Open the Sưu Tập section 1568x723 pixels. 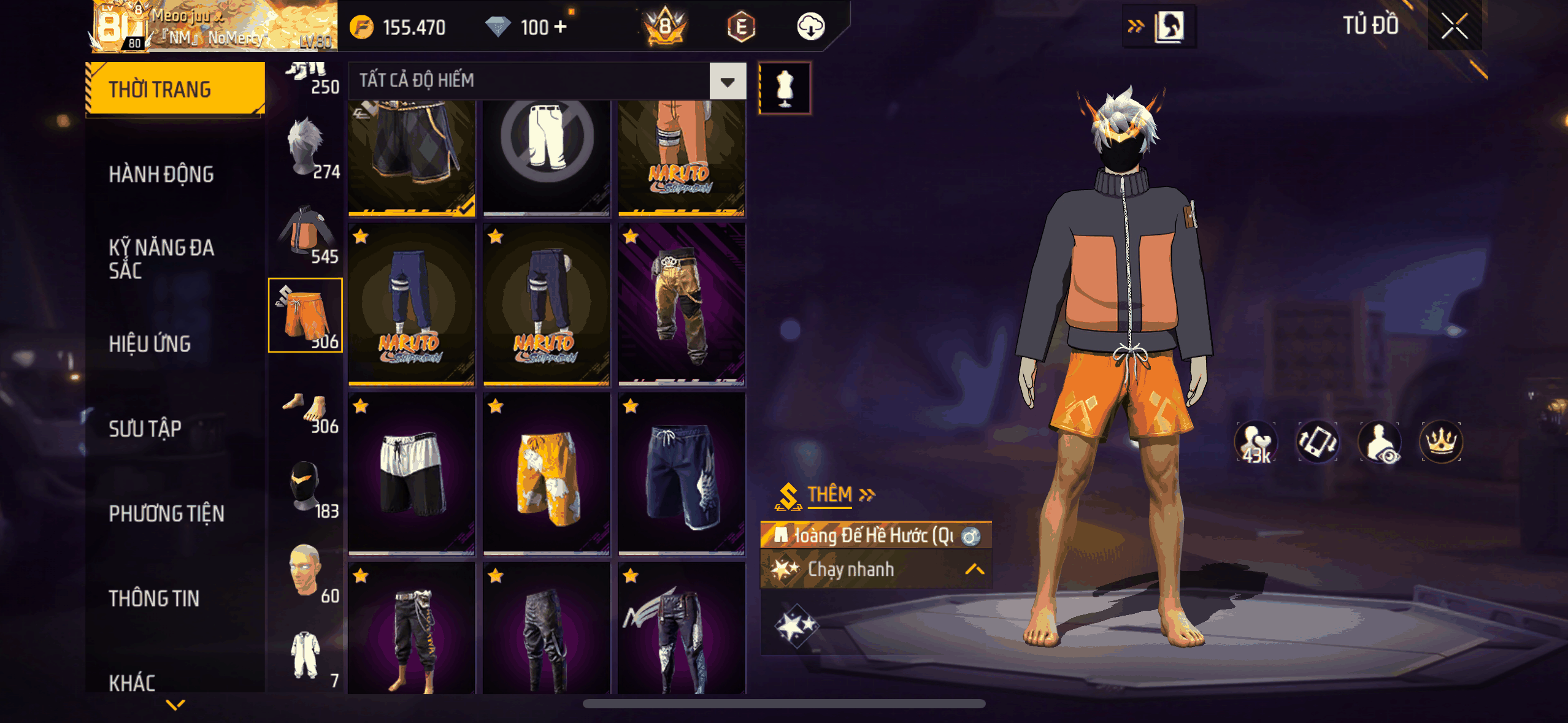coord(145,429)
